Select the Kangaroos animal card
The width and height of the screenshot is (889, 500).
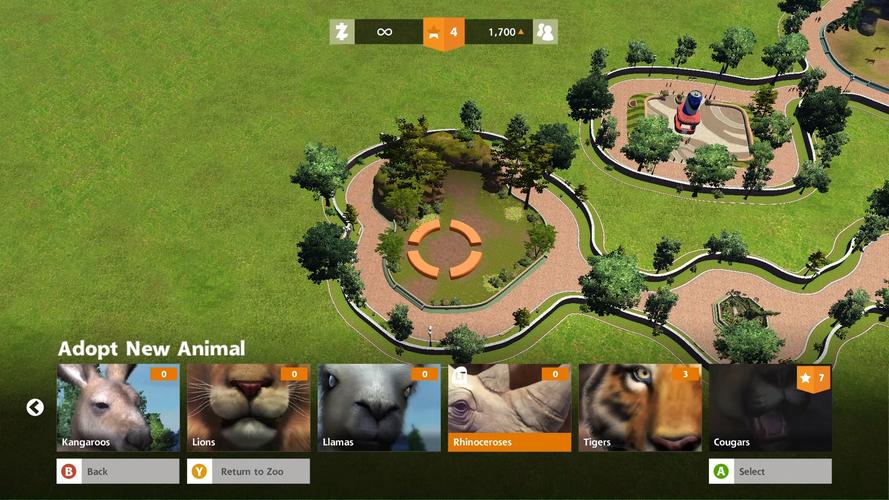(x=118, y=407)
